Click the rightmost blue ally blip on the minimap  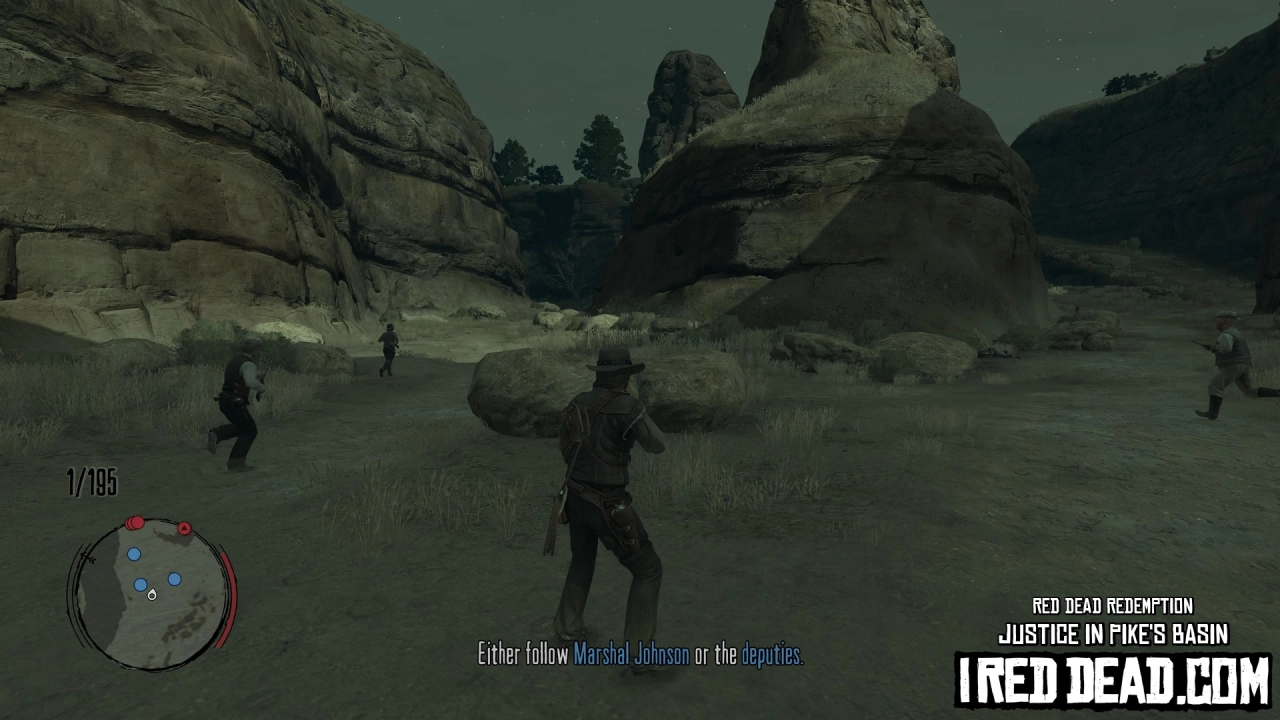click(173, 579)
